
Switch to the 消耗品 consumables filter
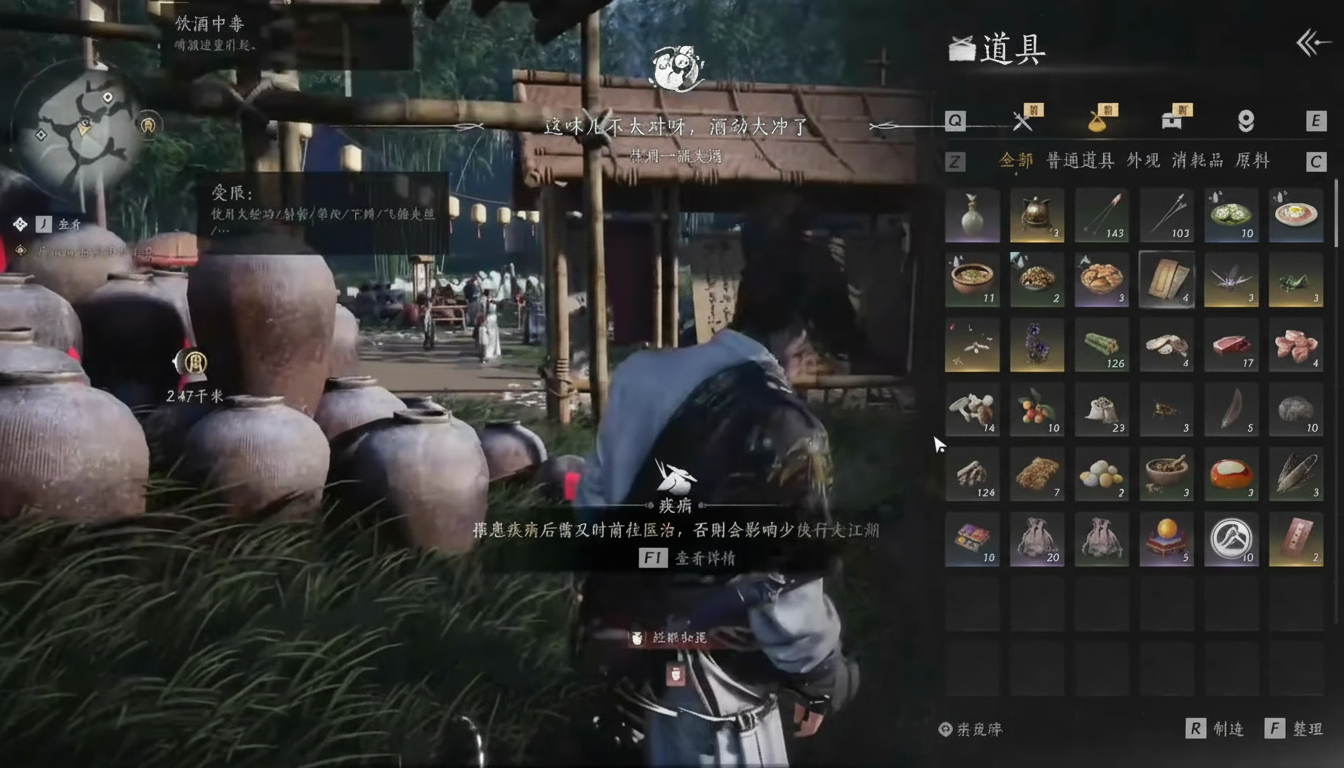(1196, 160)
